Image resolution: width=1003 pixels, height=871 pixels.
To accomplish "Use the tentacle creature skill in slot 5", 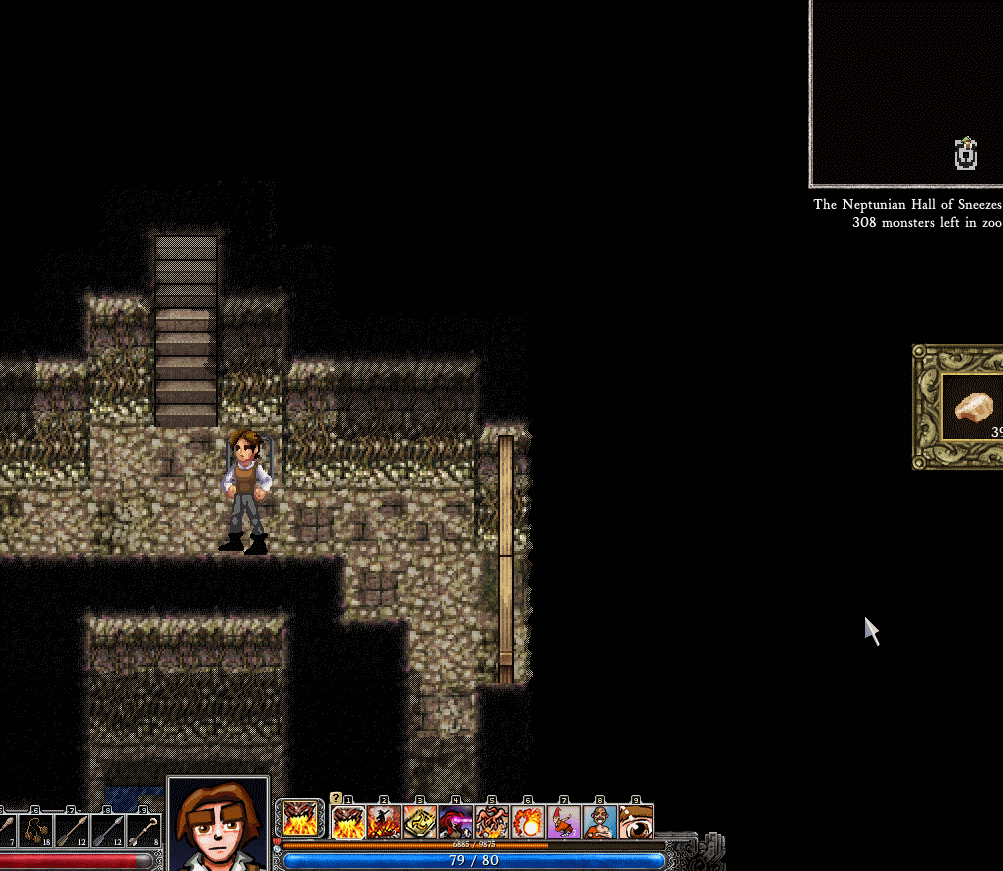I will [492, 822].
